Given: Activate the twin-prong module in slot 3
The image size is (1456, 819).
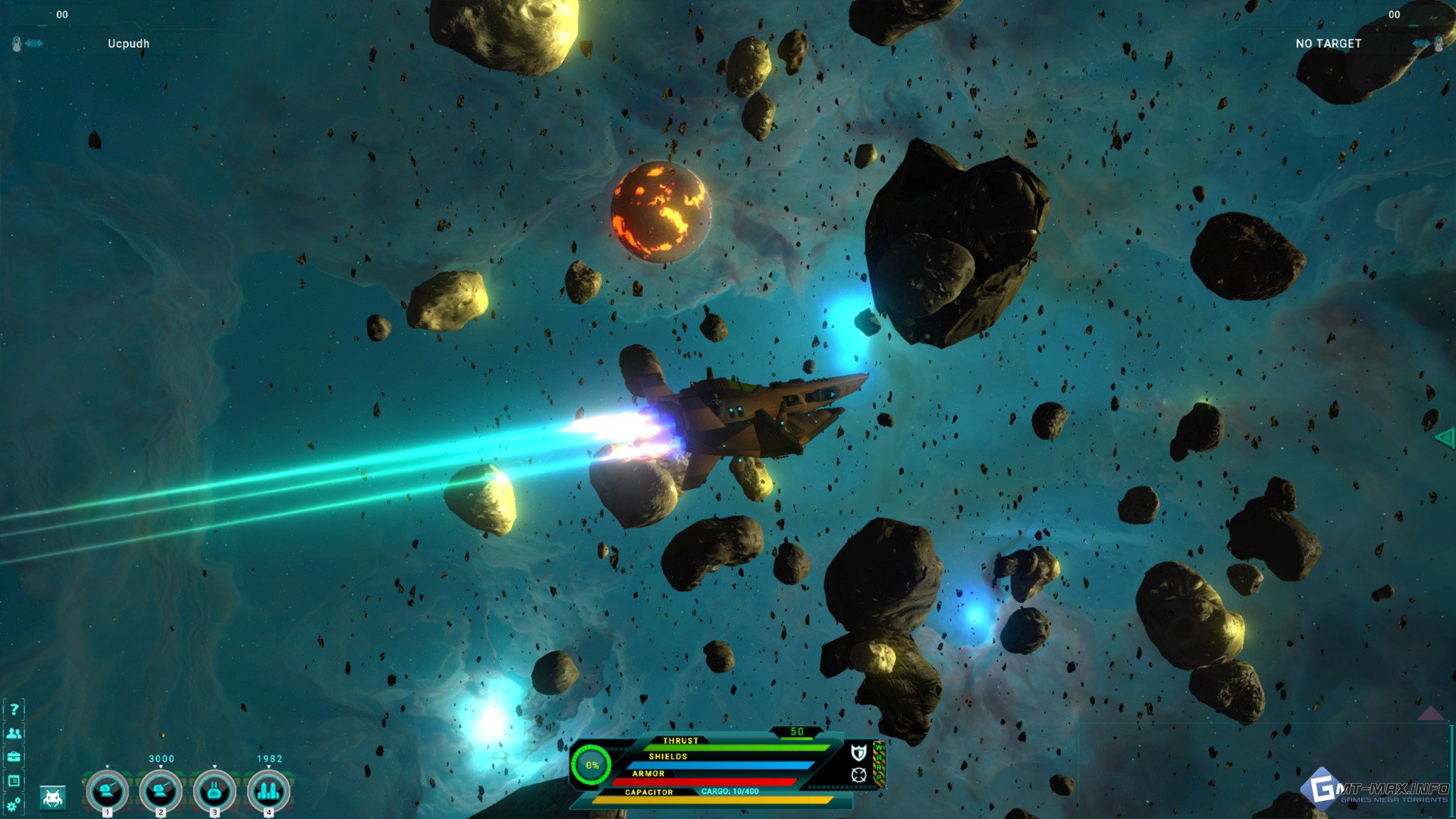Looking at the screenshot, I should 215,791.
